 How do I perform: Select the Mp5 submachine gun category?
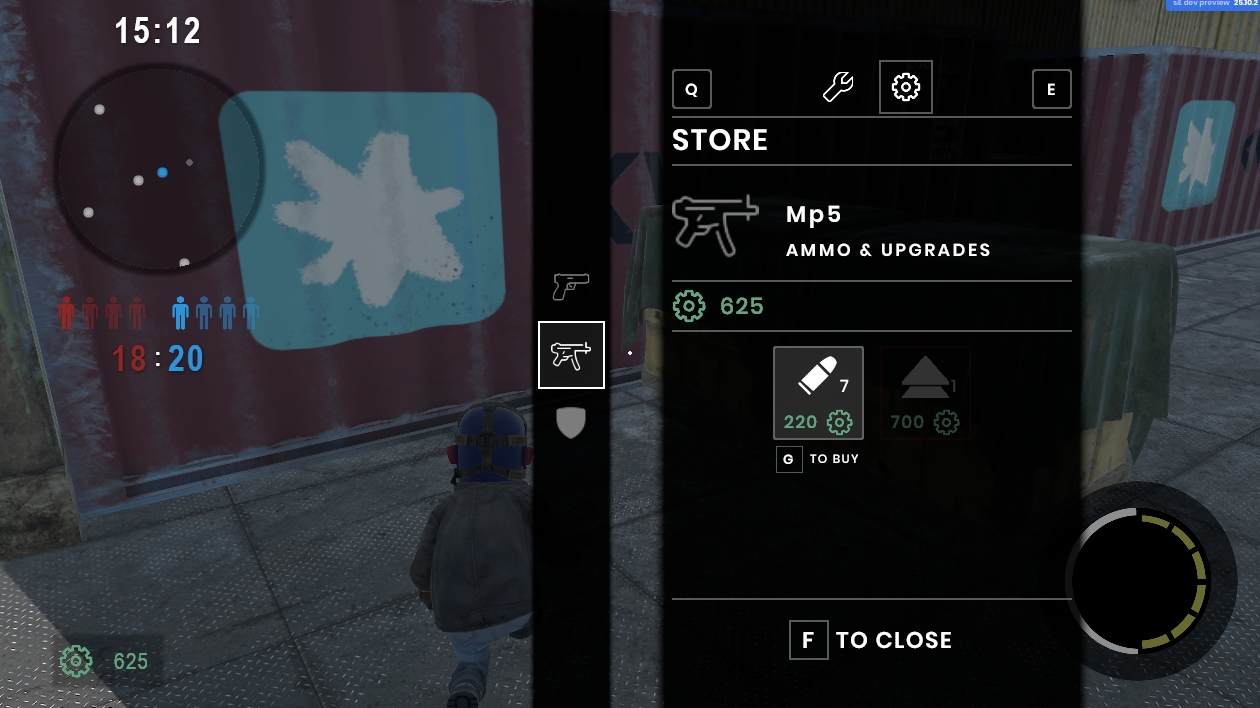571,355
